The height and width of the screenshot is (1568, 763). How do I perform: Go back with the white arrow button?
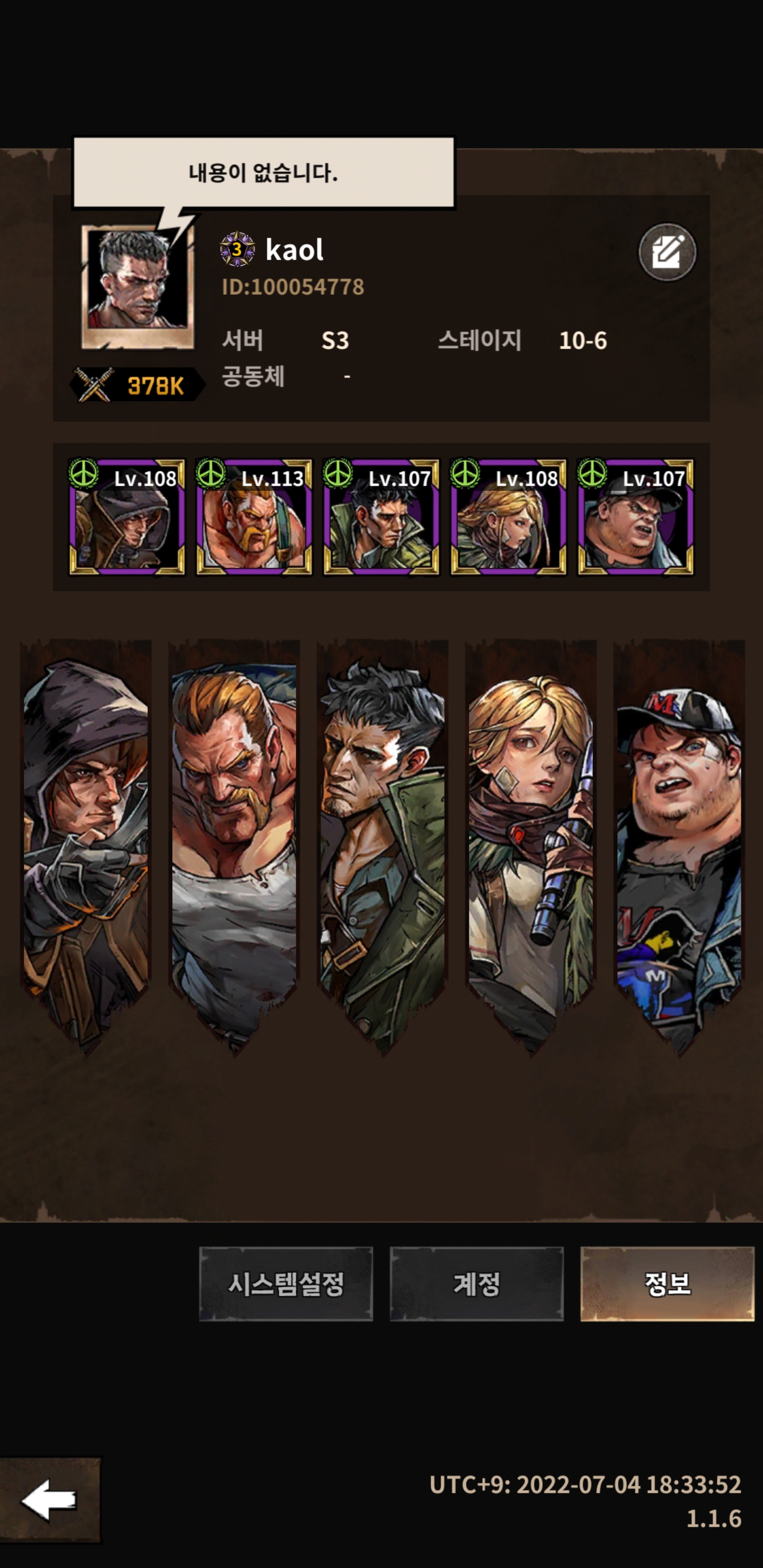click(50, 1500)
